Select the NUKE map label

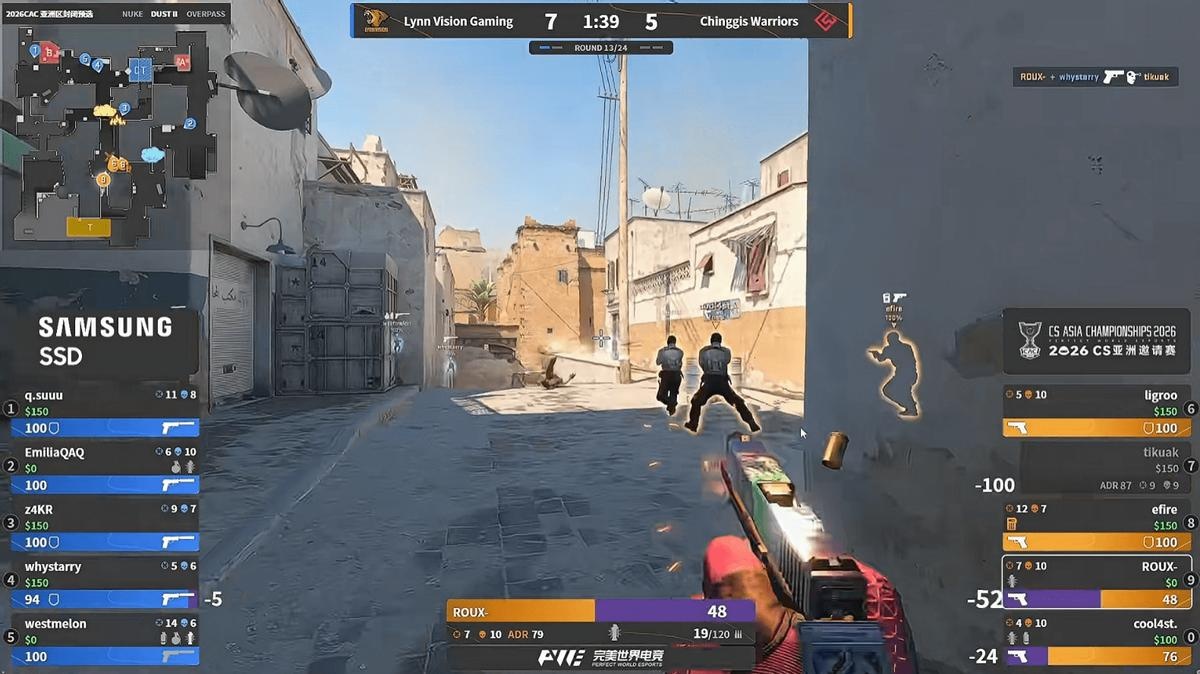coord(132,14)
